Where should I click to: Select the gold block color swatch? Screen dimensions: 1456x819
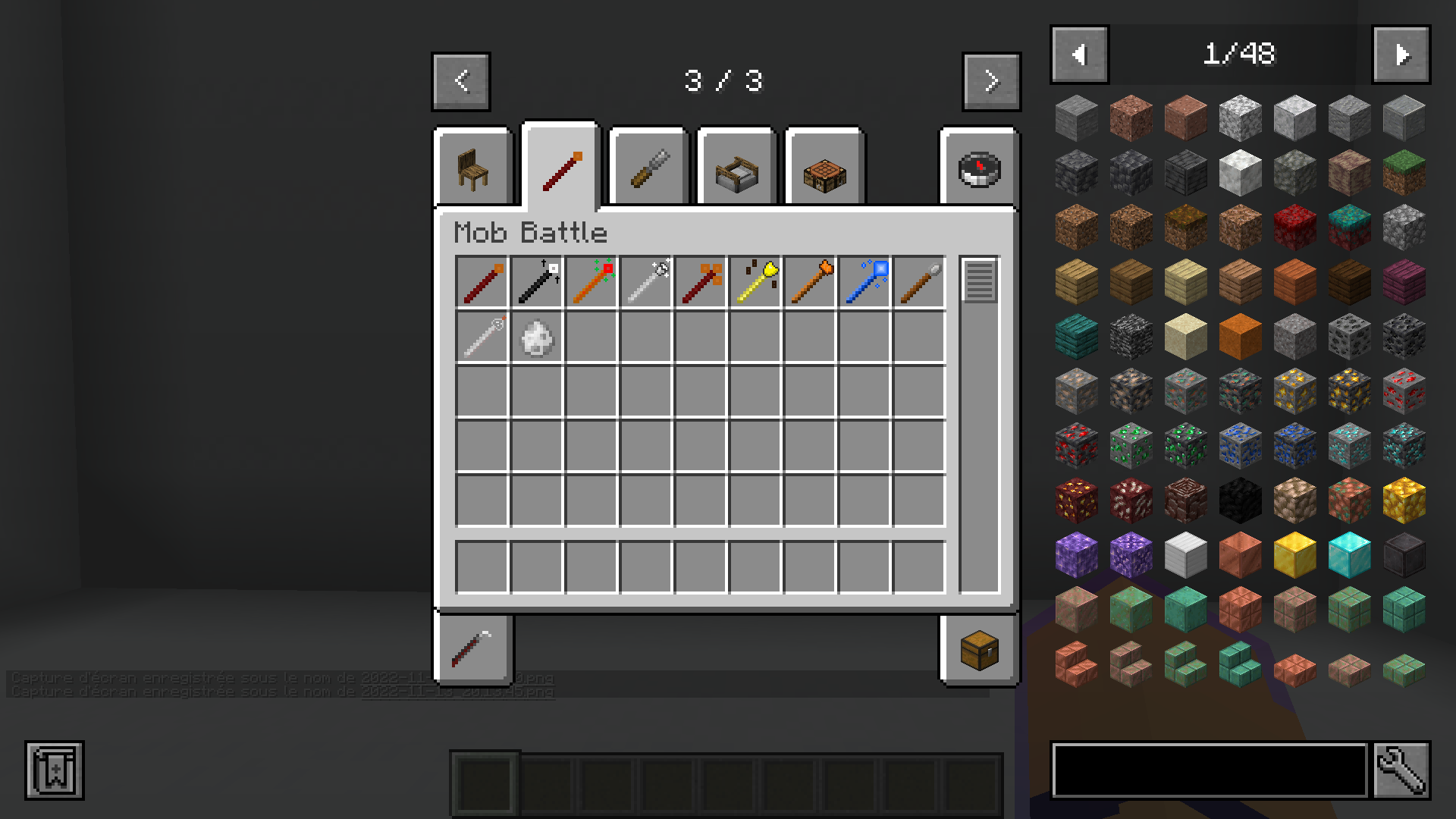(x=1294, y=554)
